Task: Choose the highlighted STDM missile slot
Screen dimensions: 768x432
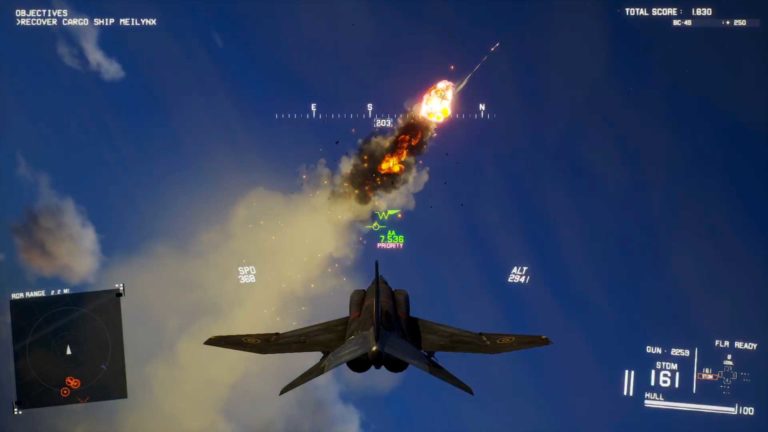Action: [x=707, y=377]
